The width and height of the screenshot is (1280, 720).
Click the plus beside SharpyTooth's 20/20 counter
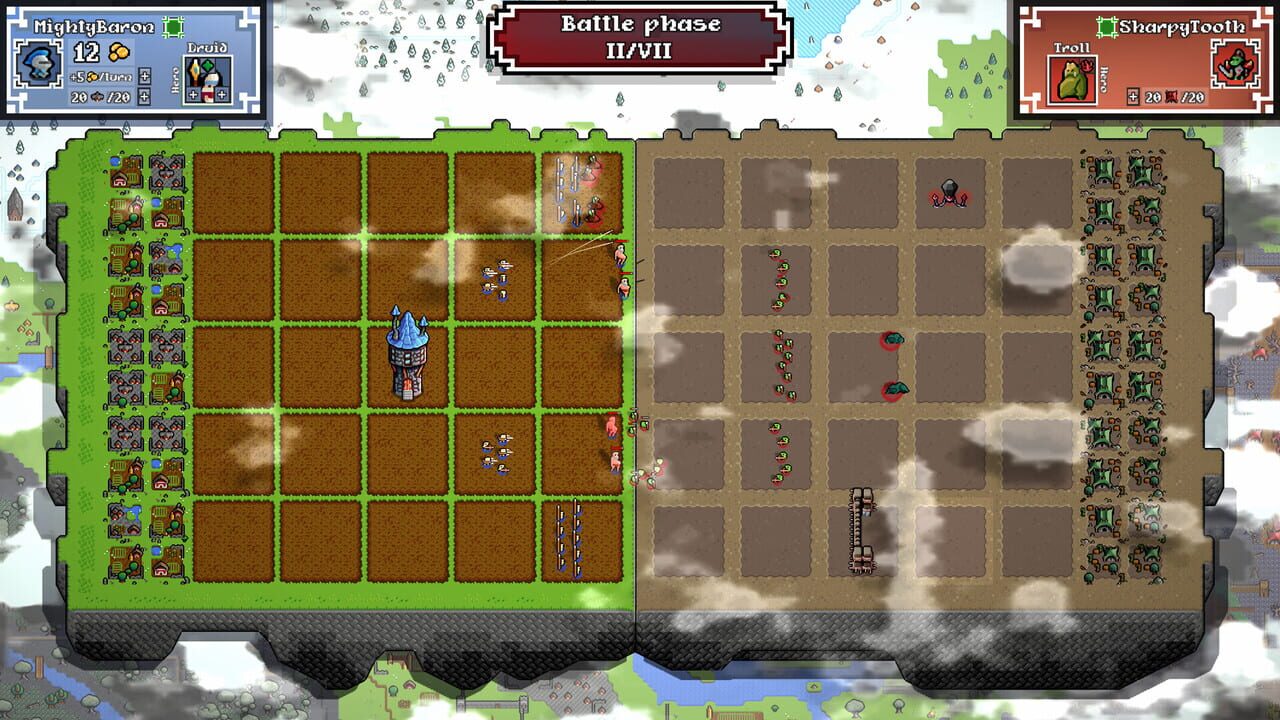(x=1132, y=96)
